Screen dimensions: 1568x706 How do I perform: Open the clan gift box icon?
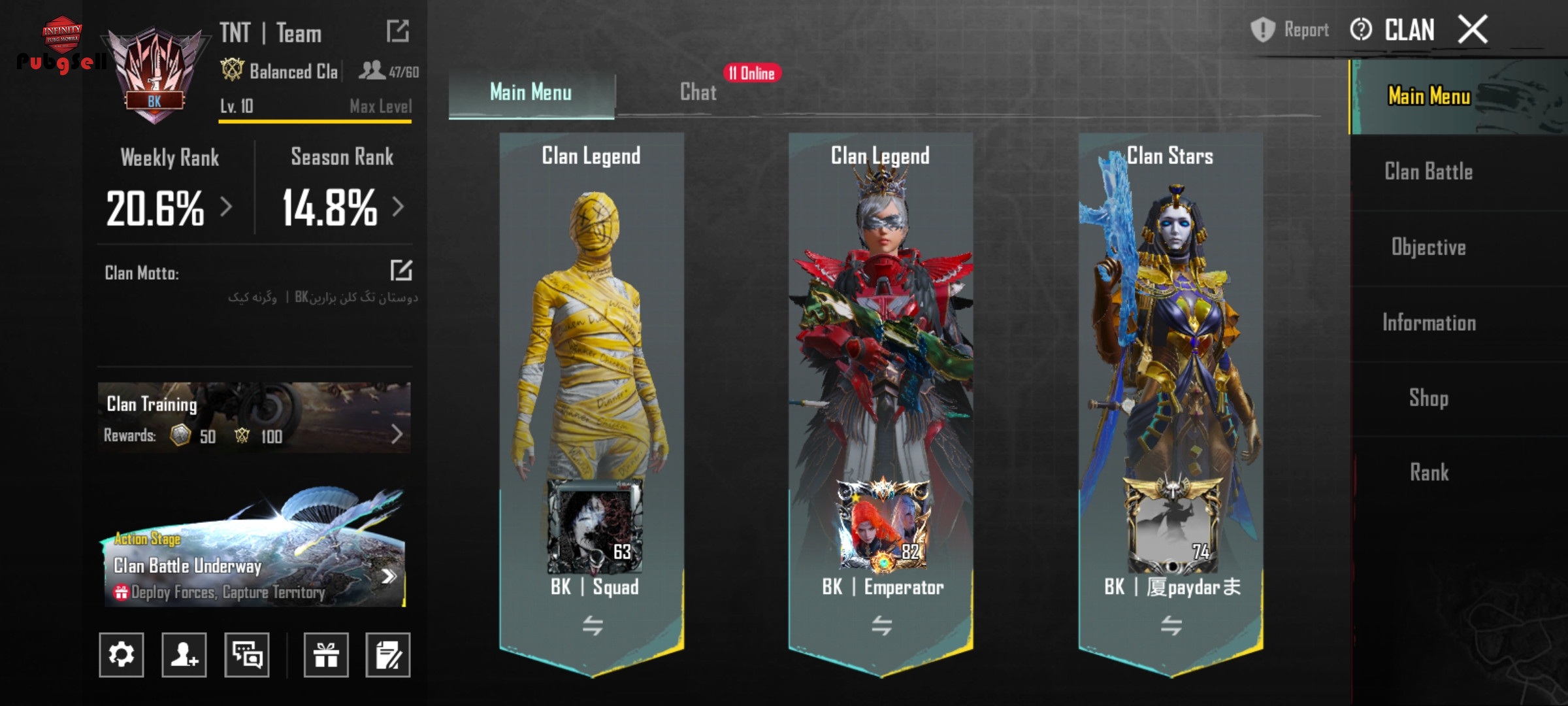coord(325,654)
